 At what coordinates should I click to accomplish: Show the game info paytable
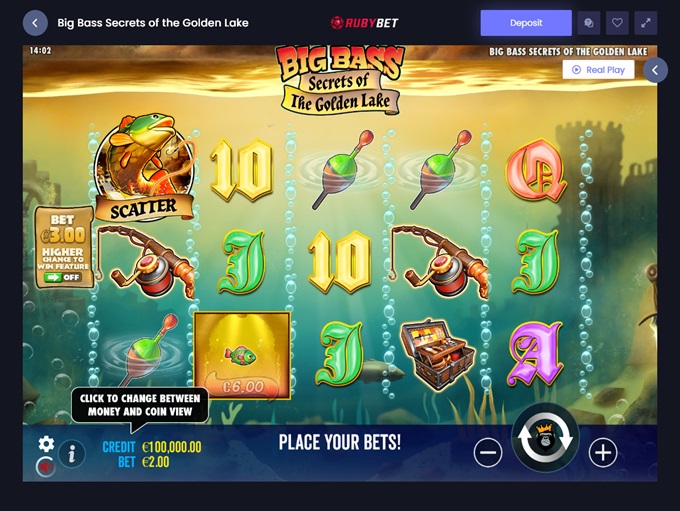[71, 454]
